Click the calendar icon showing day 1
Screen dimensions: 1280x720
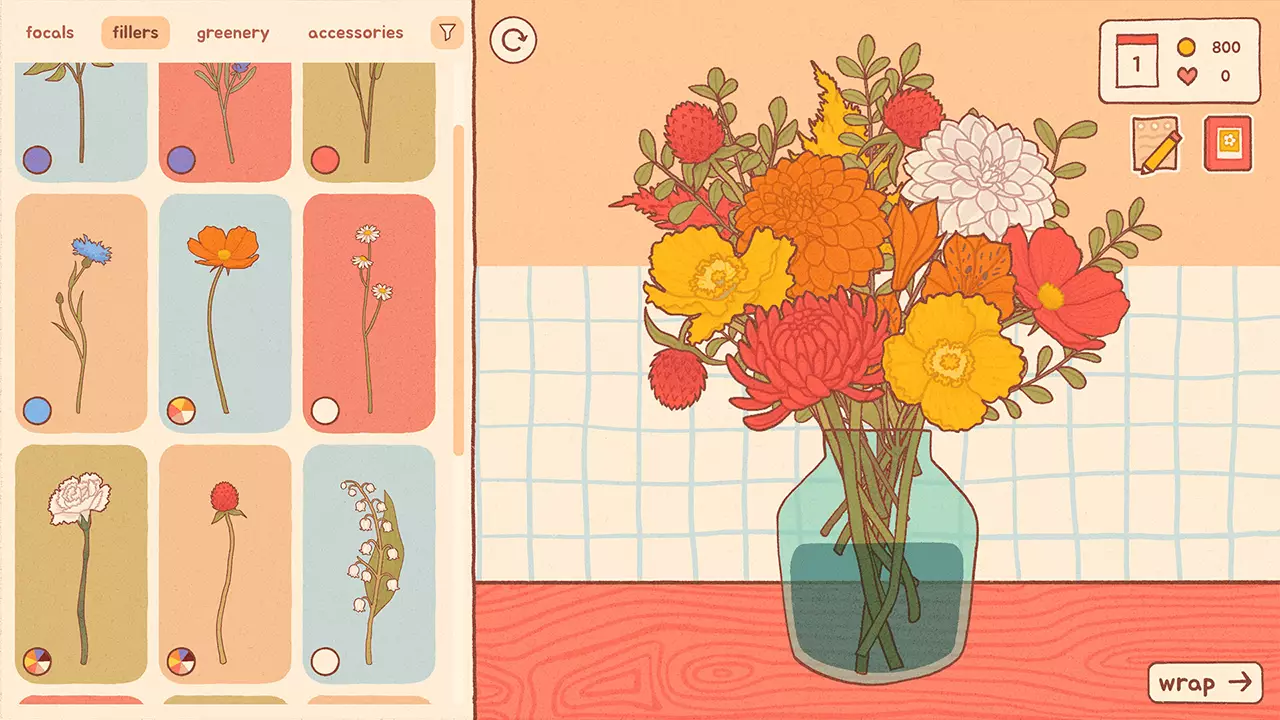(x=1135, y=62)
